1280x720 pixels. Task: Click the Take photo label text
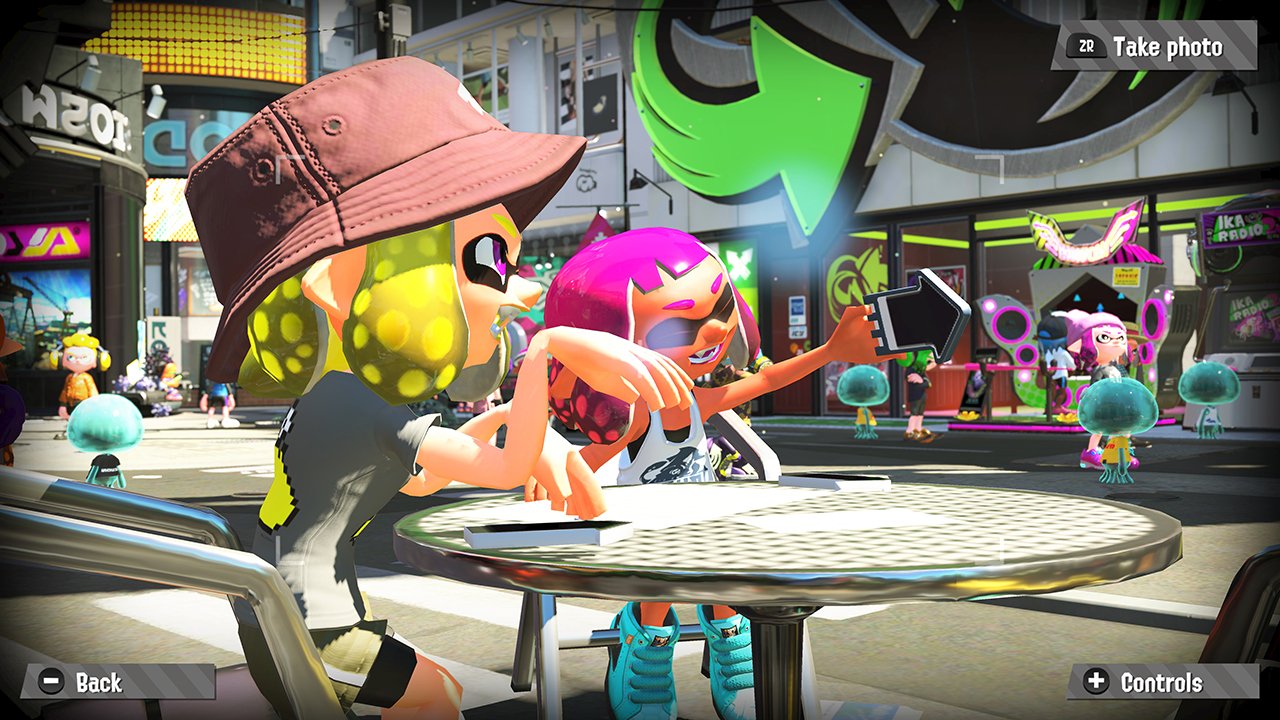point(1168,45)
